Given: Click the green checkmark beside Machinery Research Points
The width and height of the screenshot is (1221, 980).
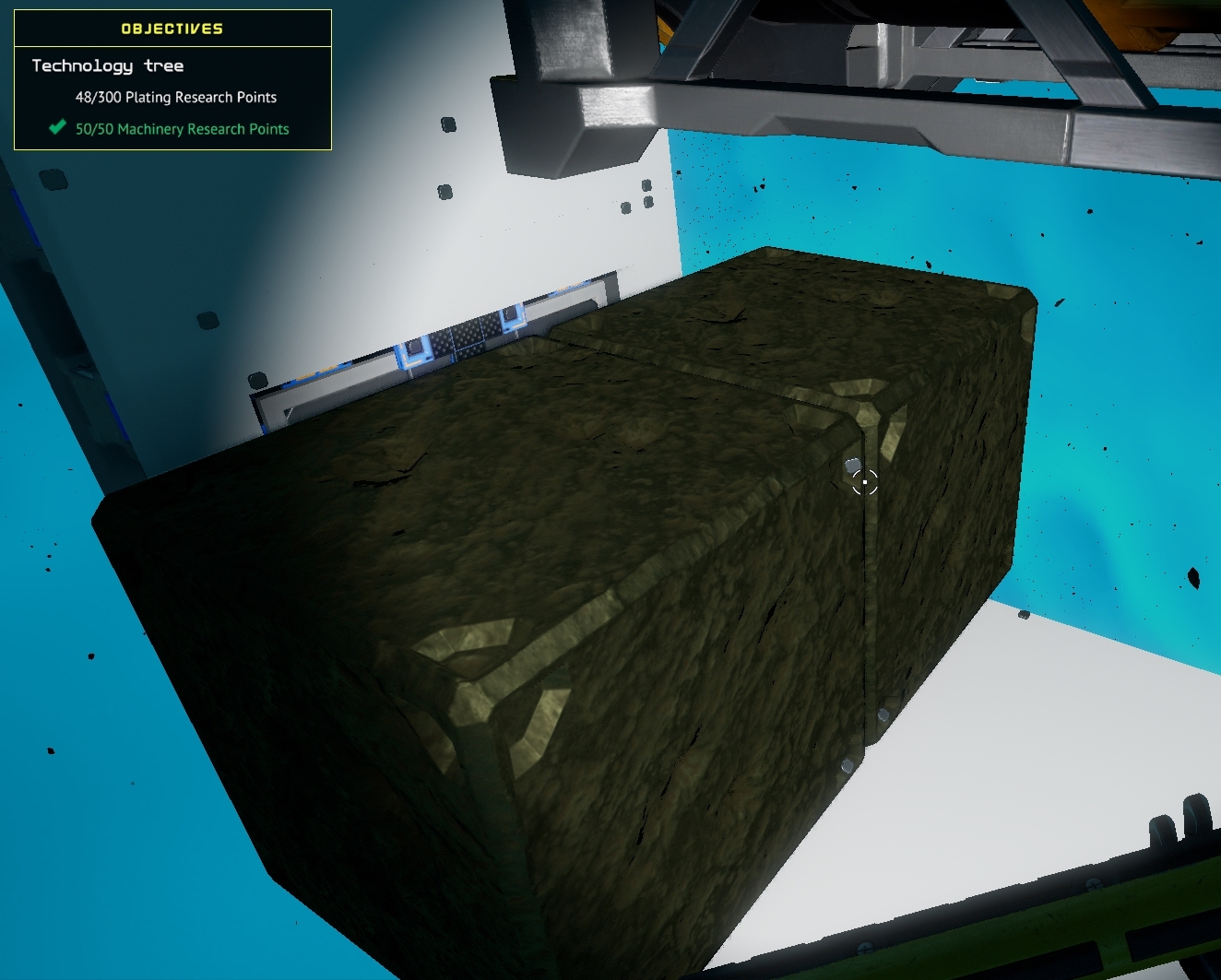Looking at the screenshot, I should [56, 128].
